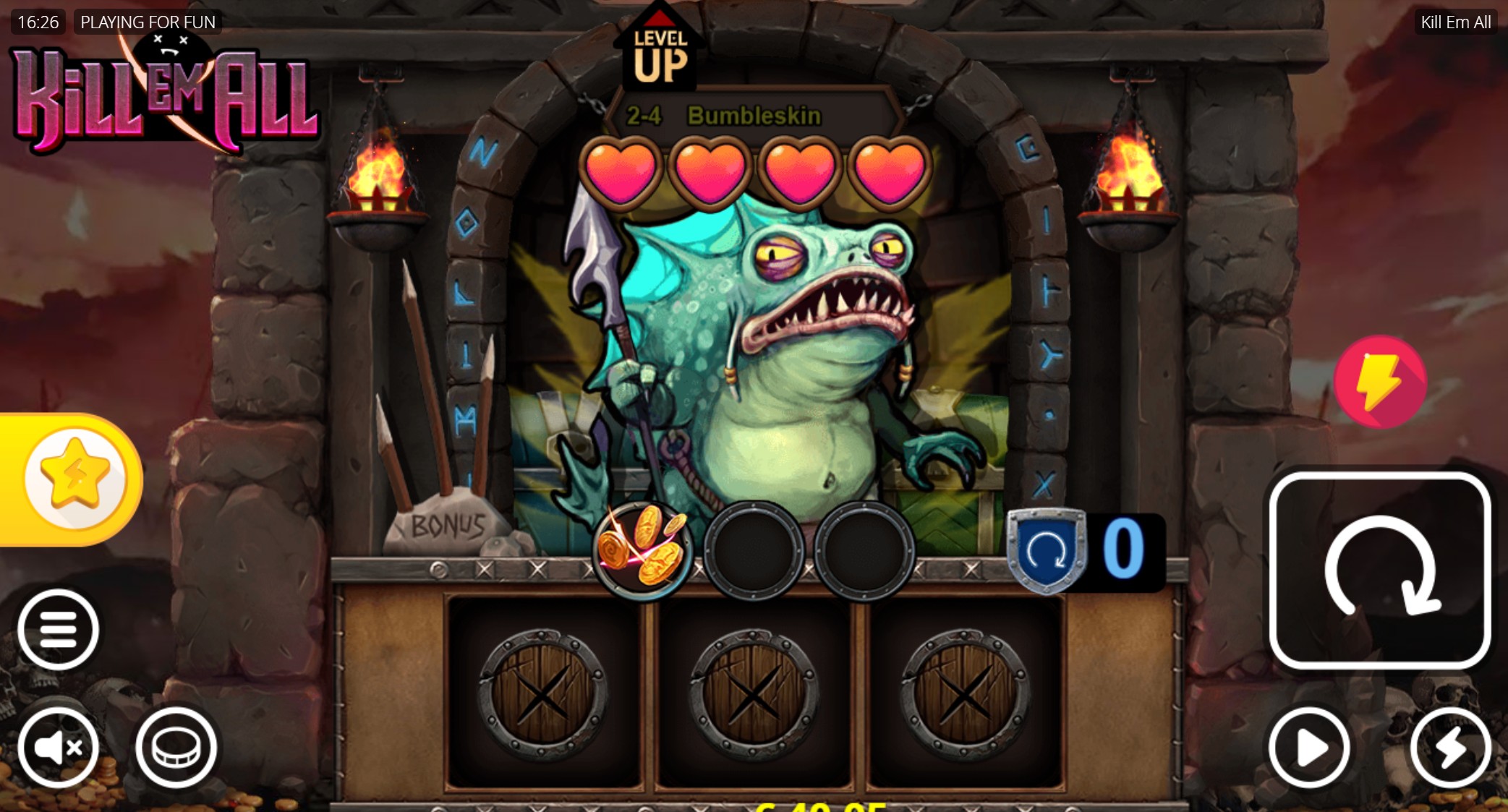Viewport: 1508px width, 812px height.
Task: Open the hamburger menu
Action: [x=58, y=629]
